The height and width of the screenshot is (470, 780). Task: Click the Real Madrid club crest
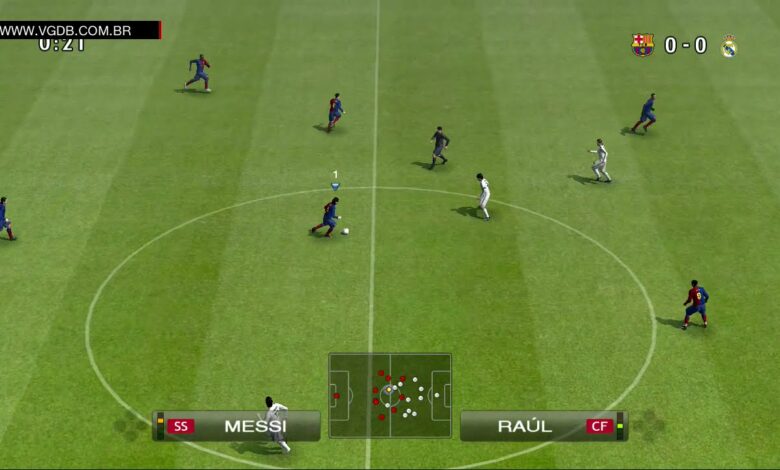[729, 46]
